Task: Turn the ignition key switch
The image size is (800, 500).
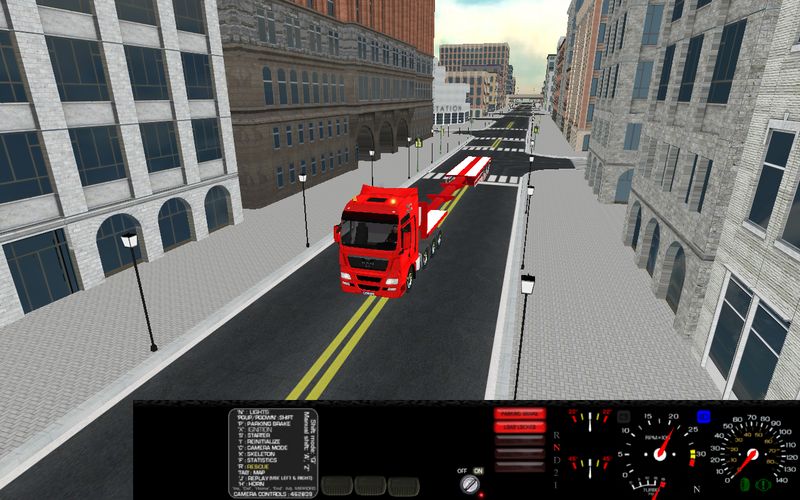Action: click(x=469, y=483)
